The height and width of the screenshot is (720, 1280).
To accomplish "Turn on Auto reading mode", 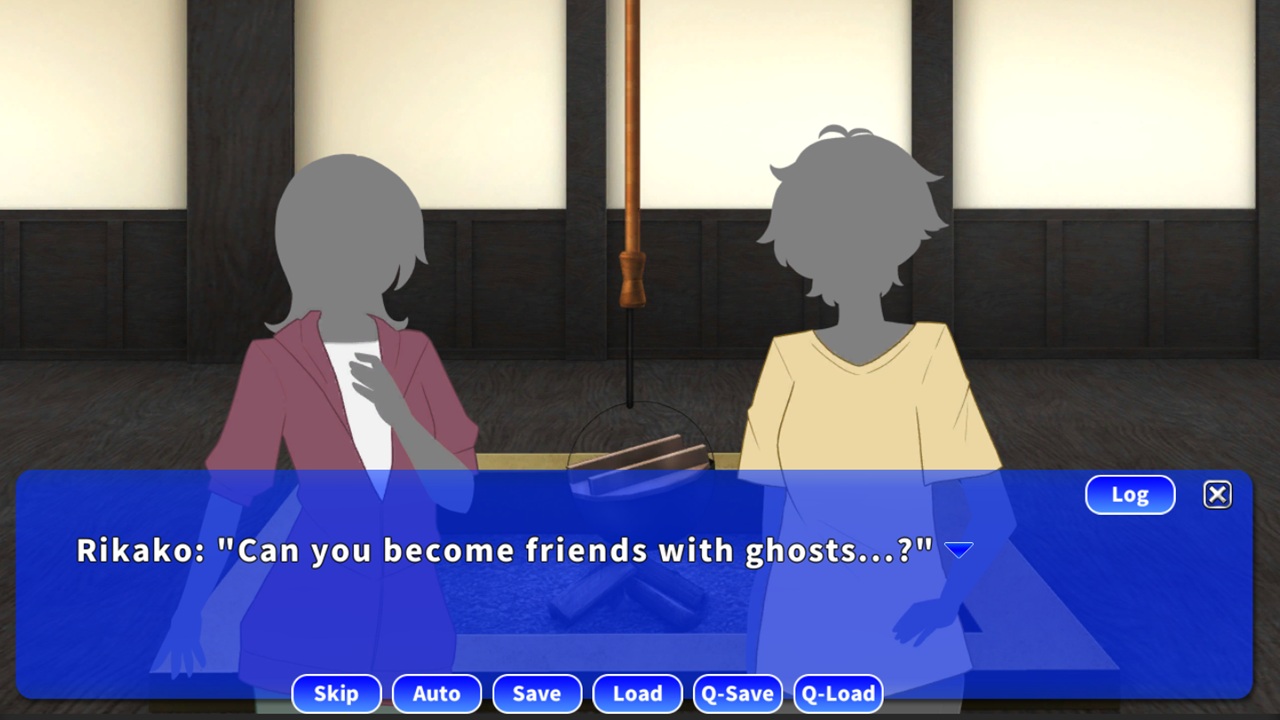I will [437, 693].
